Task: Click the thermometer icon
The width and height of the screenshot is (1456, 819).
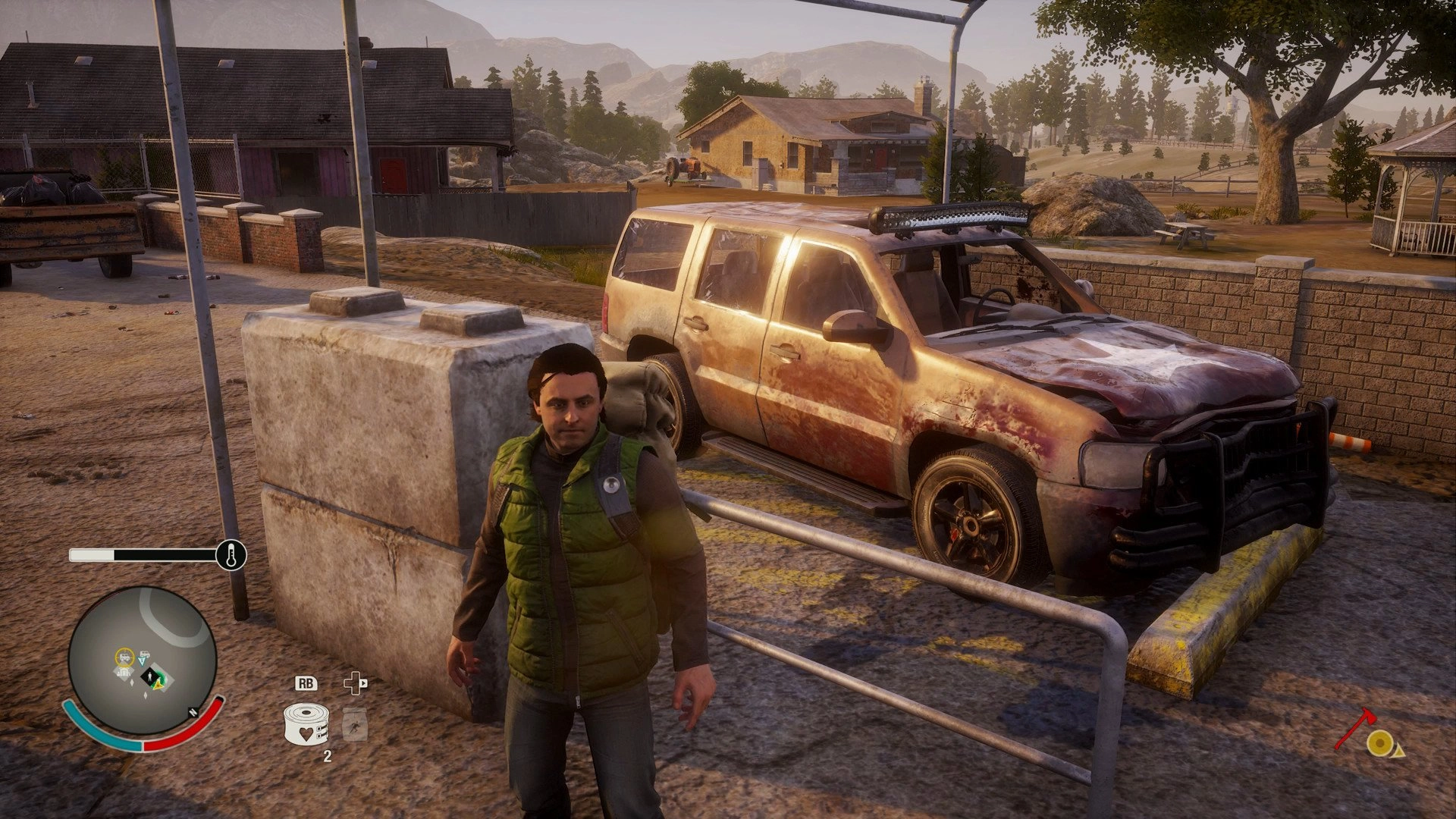Action: pos(231,555)
